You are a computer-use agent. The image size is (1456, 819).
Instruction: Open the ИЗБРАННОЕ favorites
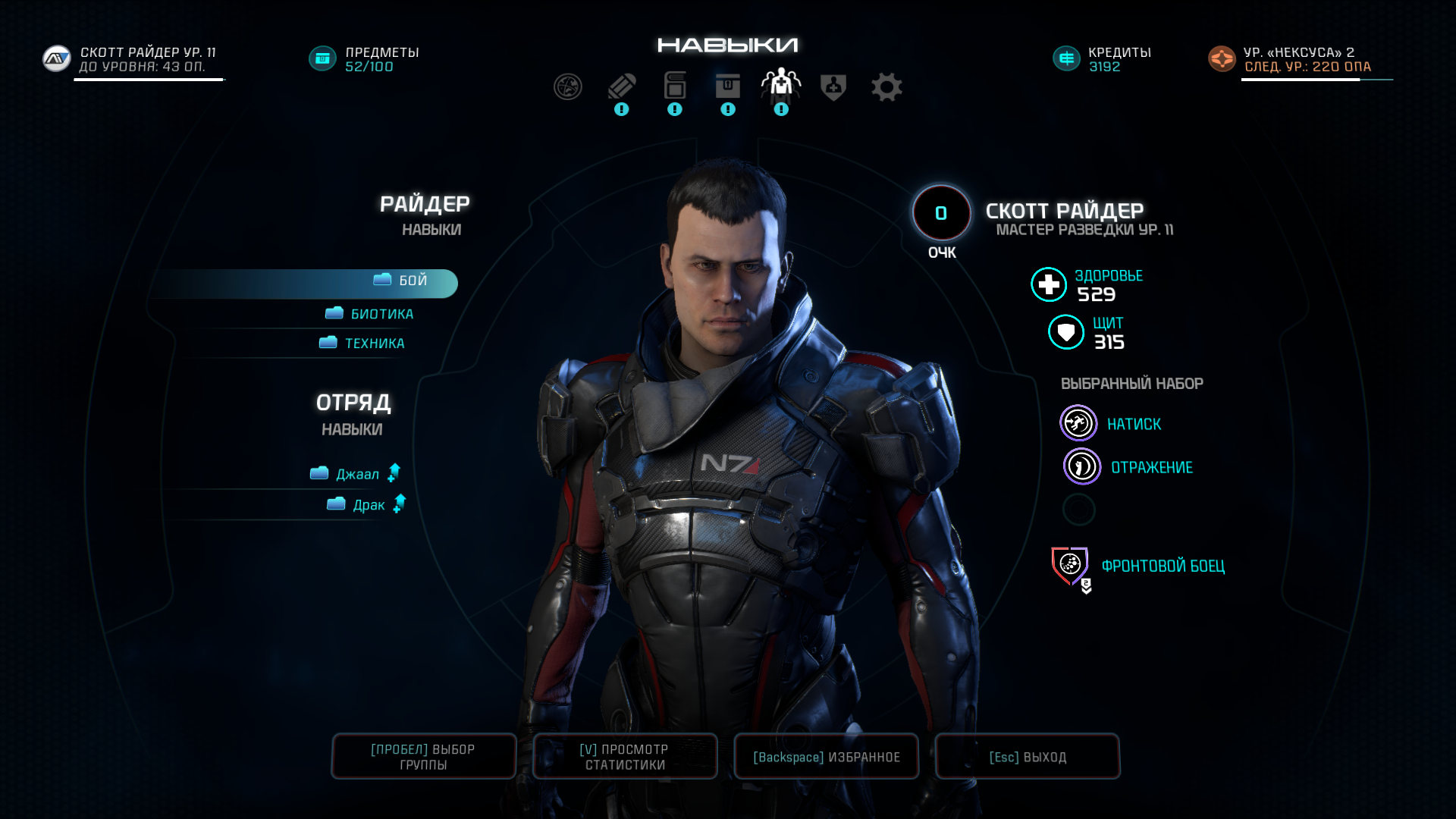click(x=826, y=757)
